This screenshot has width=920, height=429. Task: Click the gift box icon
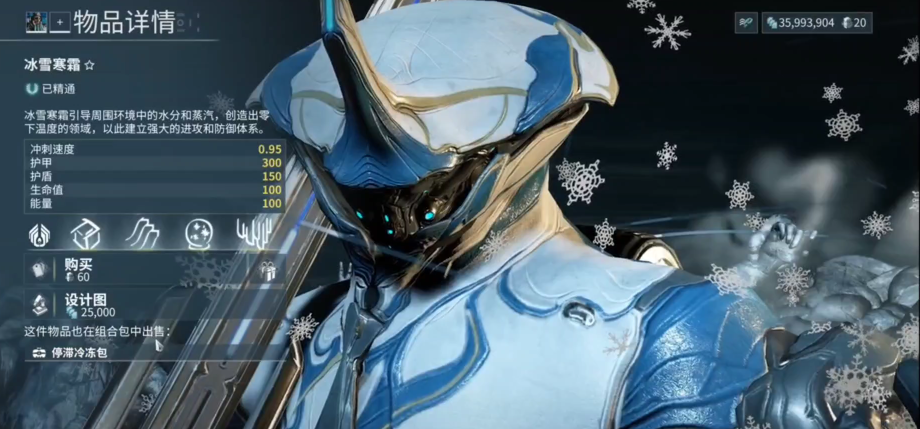click(x=266, y=270)
